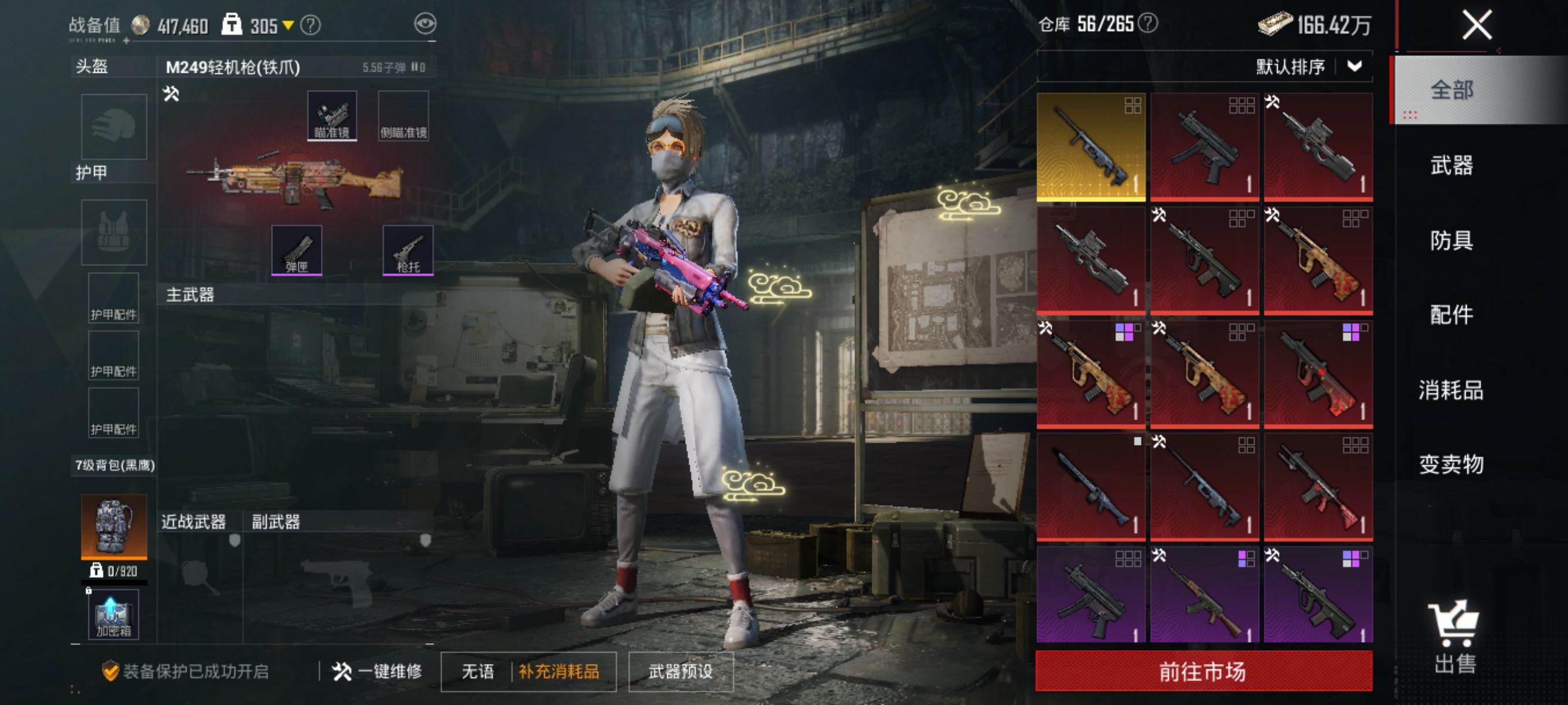
Task: Open the 加密箱 secure box
Action: pos(114,614)
